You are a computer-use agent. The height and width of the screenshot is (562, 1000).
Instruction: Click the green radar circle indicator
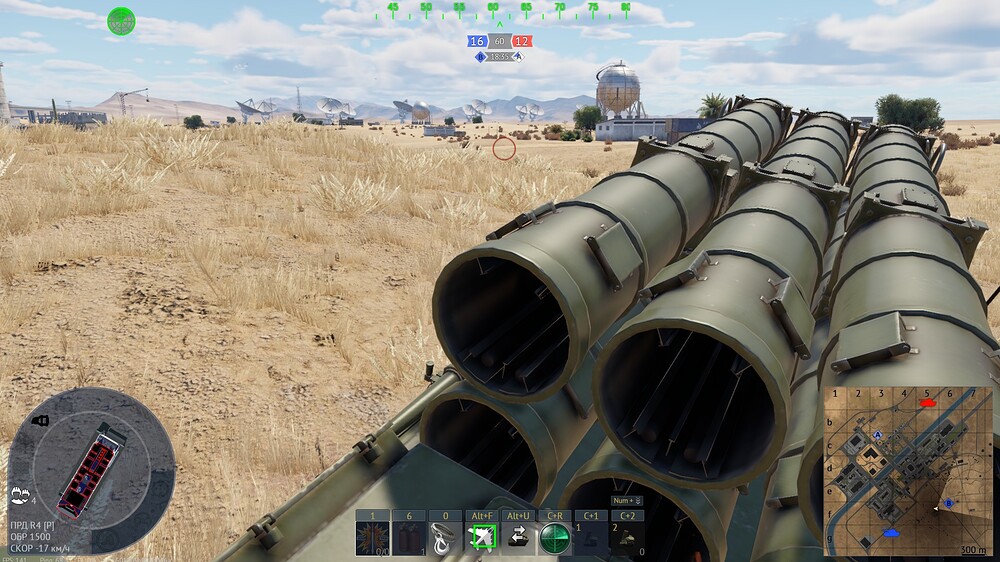point(121,20)
